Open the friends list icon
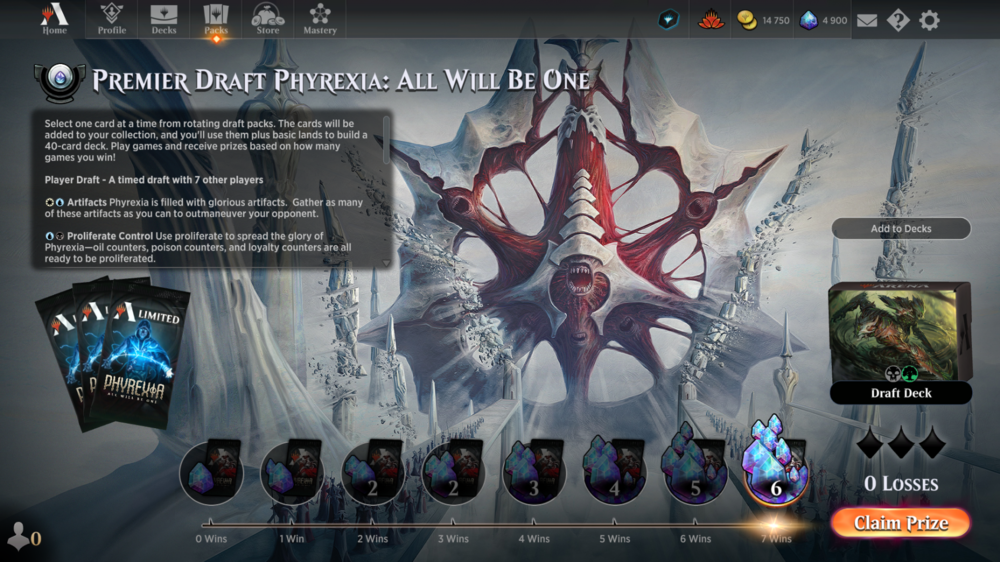Screen dimensions: 1000x562 tap(23, 537)
